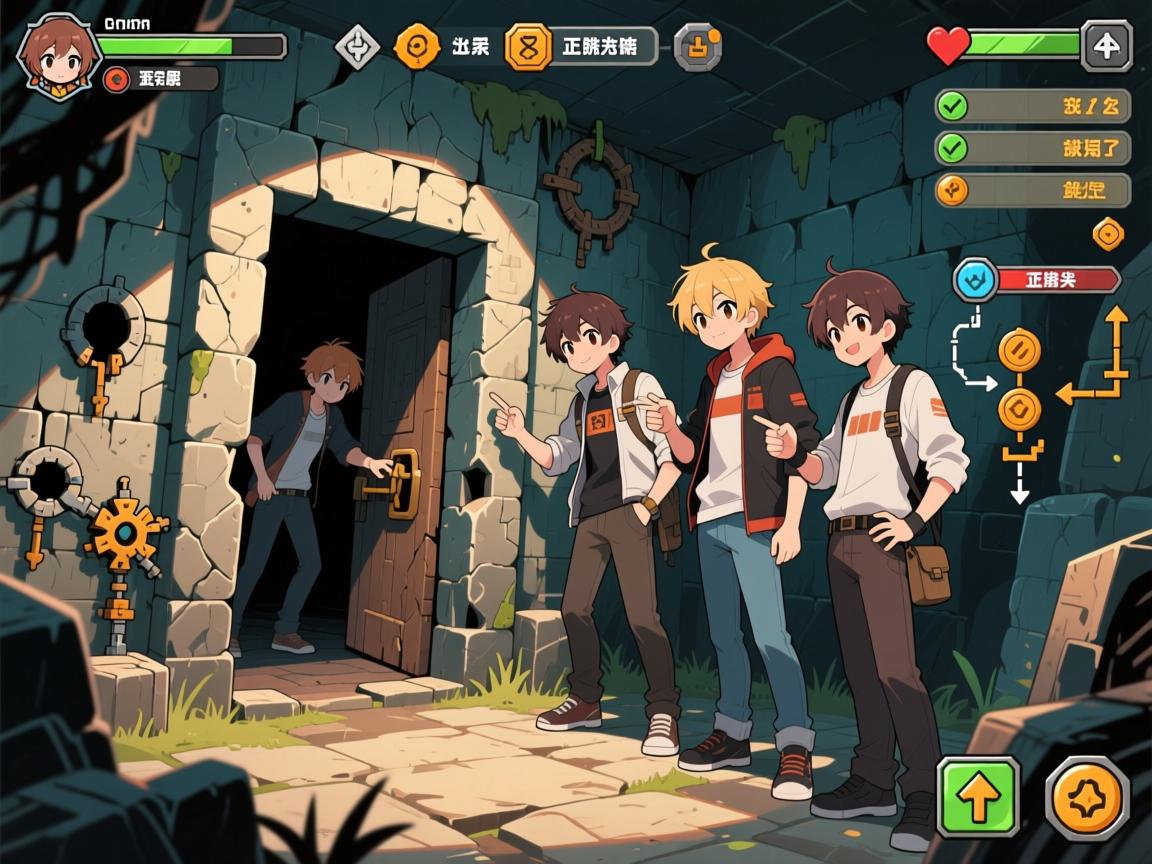Select the first green-checked objective row
This screenshot has height=864, width=1152.
[1032, 106]
